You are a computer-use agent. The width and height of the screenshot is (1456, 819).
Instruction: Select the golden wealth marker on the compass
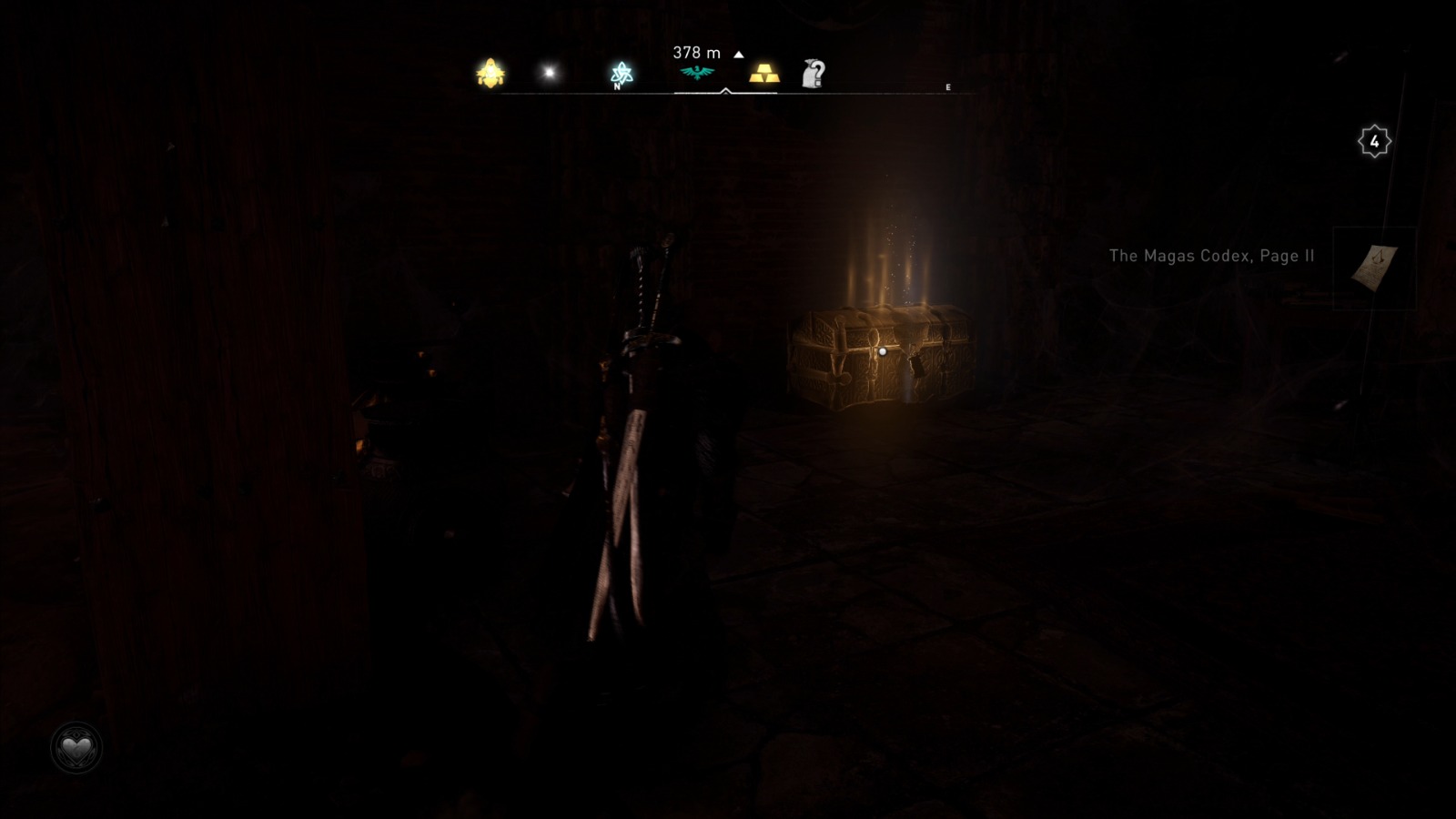489,73
